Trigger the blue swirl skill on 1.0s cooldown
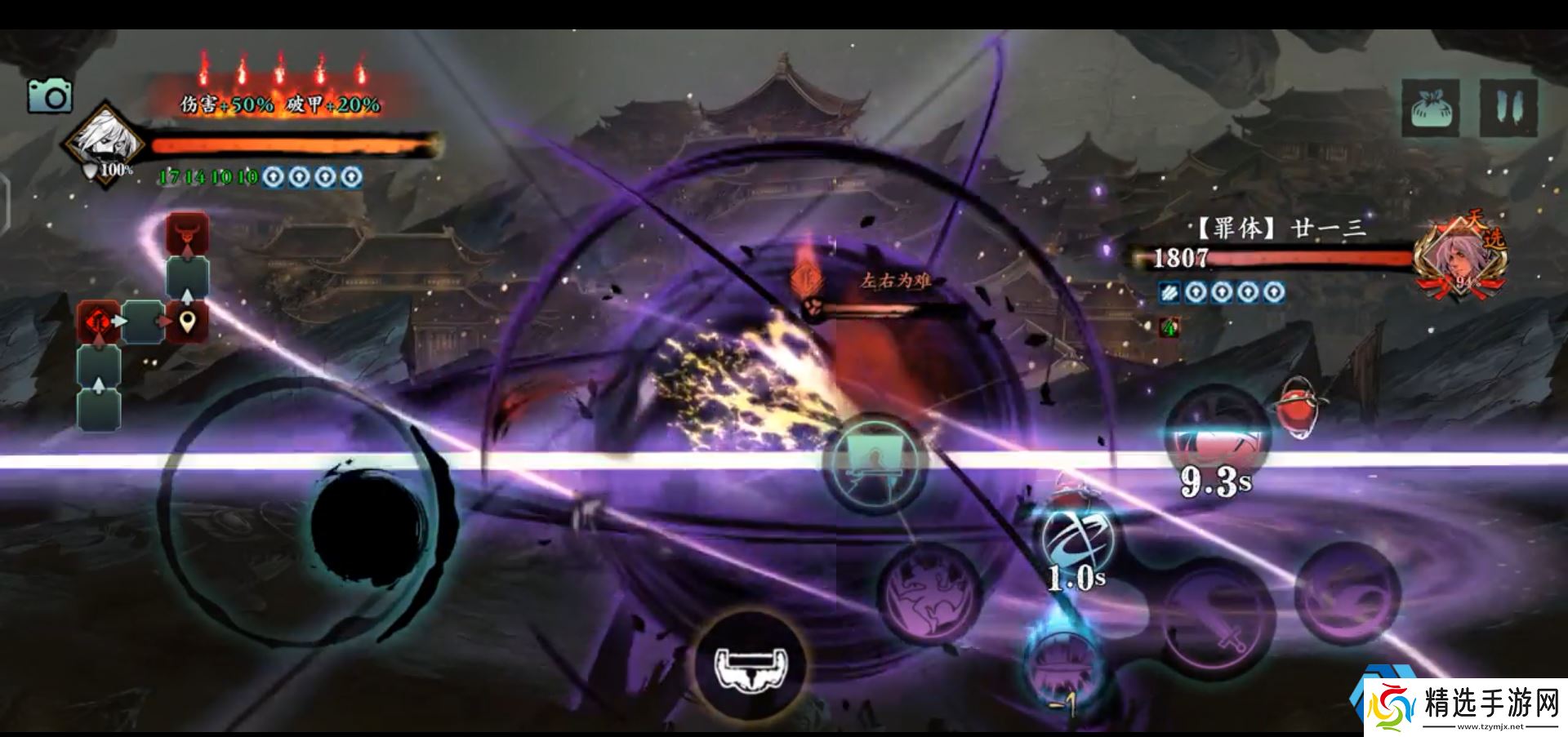This screenshot has width=1568, height=737. tap(1077, 540)
